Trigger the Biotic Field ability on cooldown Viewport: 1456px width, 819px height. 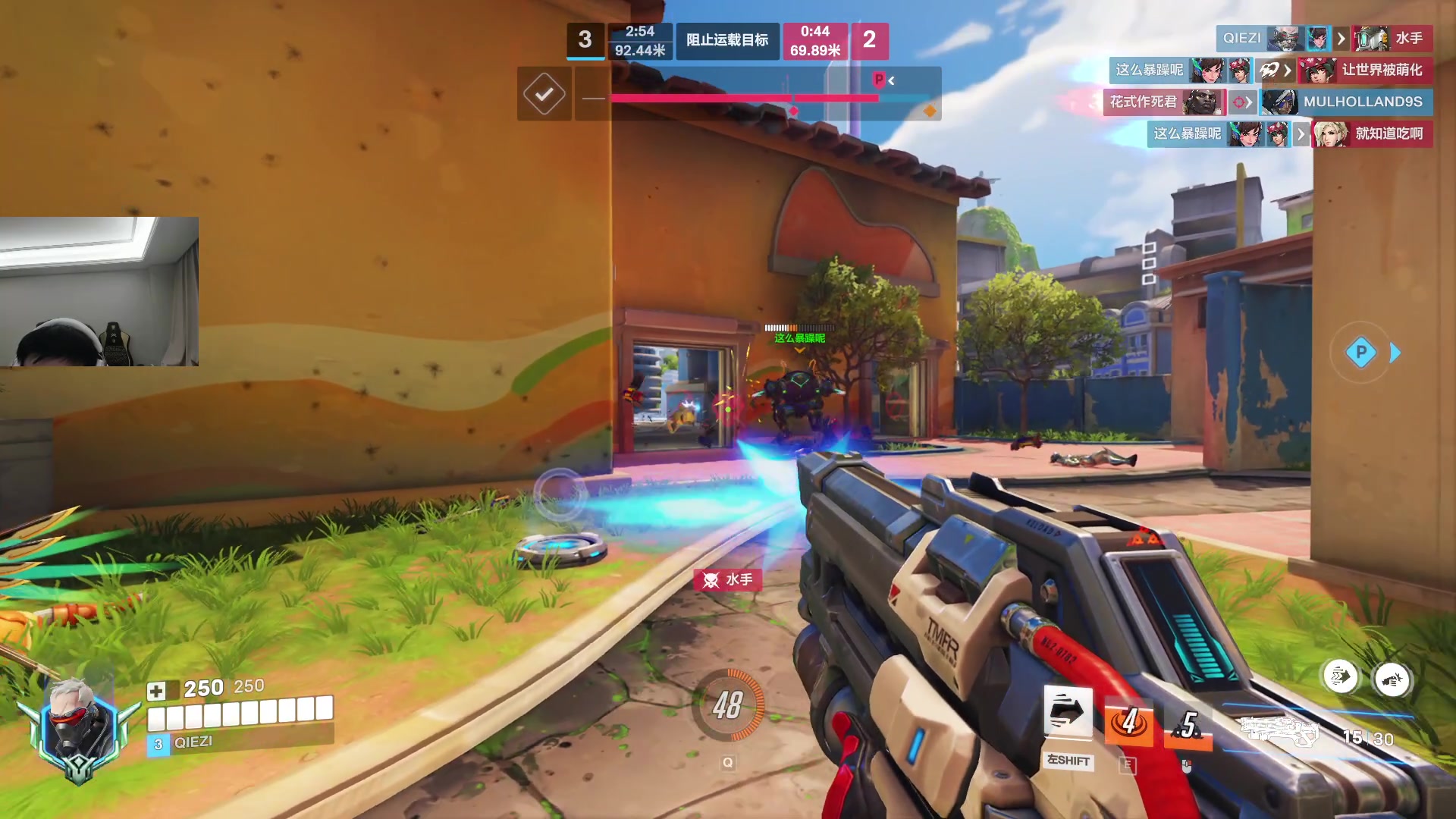coord(1129,723)
